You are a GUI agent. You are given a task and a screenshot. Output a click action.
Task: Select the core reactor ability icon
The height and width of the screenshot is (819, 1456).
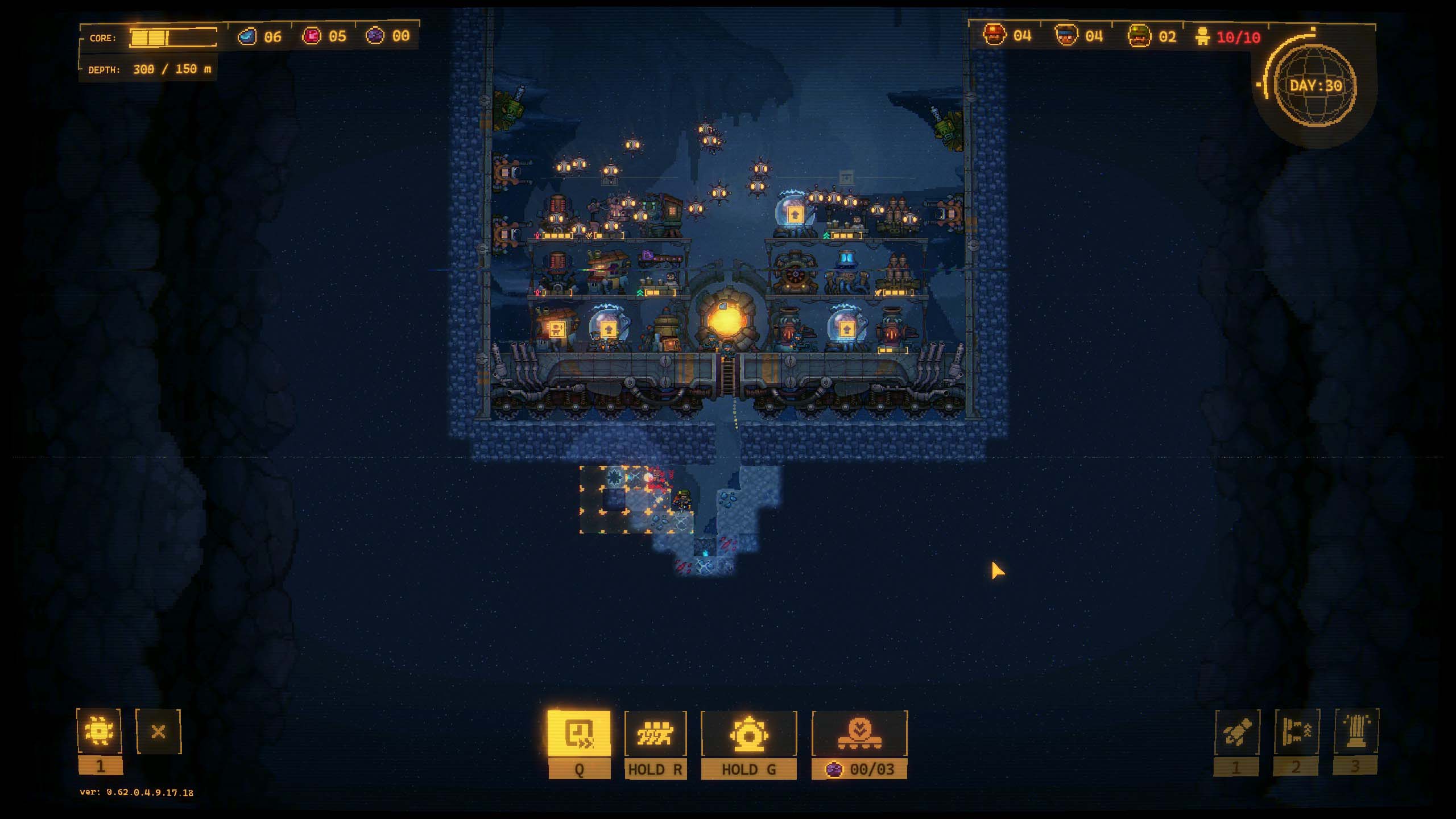click(748, 734)
